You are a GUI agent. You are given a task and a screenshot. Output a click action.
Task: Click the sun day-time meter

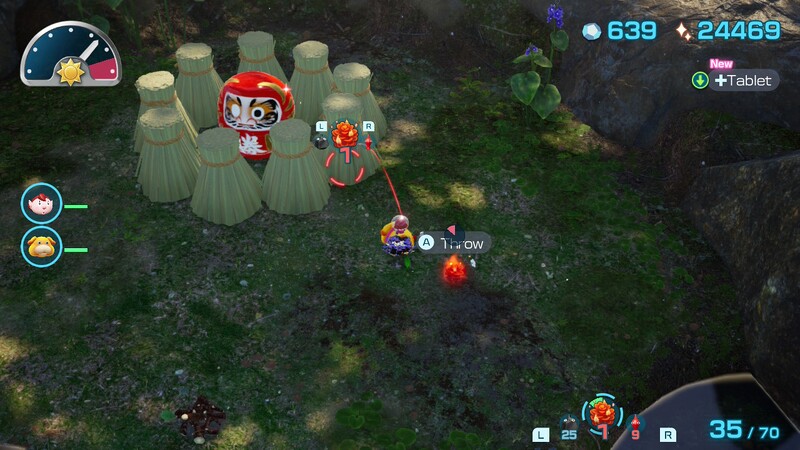click(x=69, y=70)
